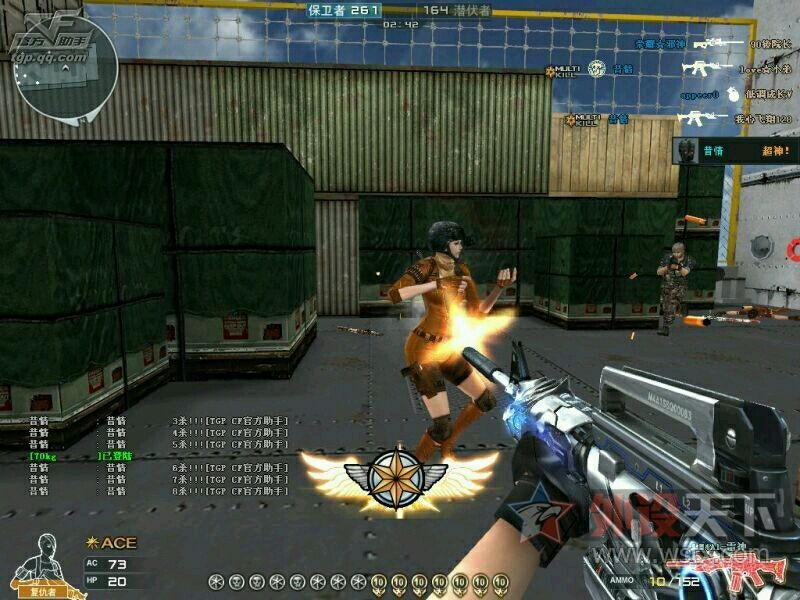The width and height of the screenshot is (800, 600).
Task: Click the skull icon beside MULTI KILL
Action: [x=596, y=68]
